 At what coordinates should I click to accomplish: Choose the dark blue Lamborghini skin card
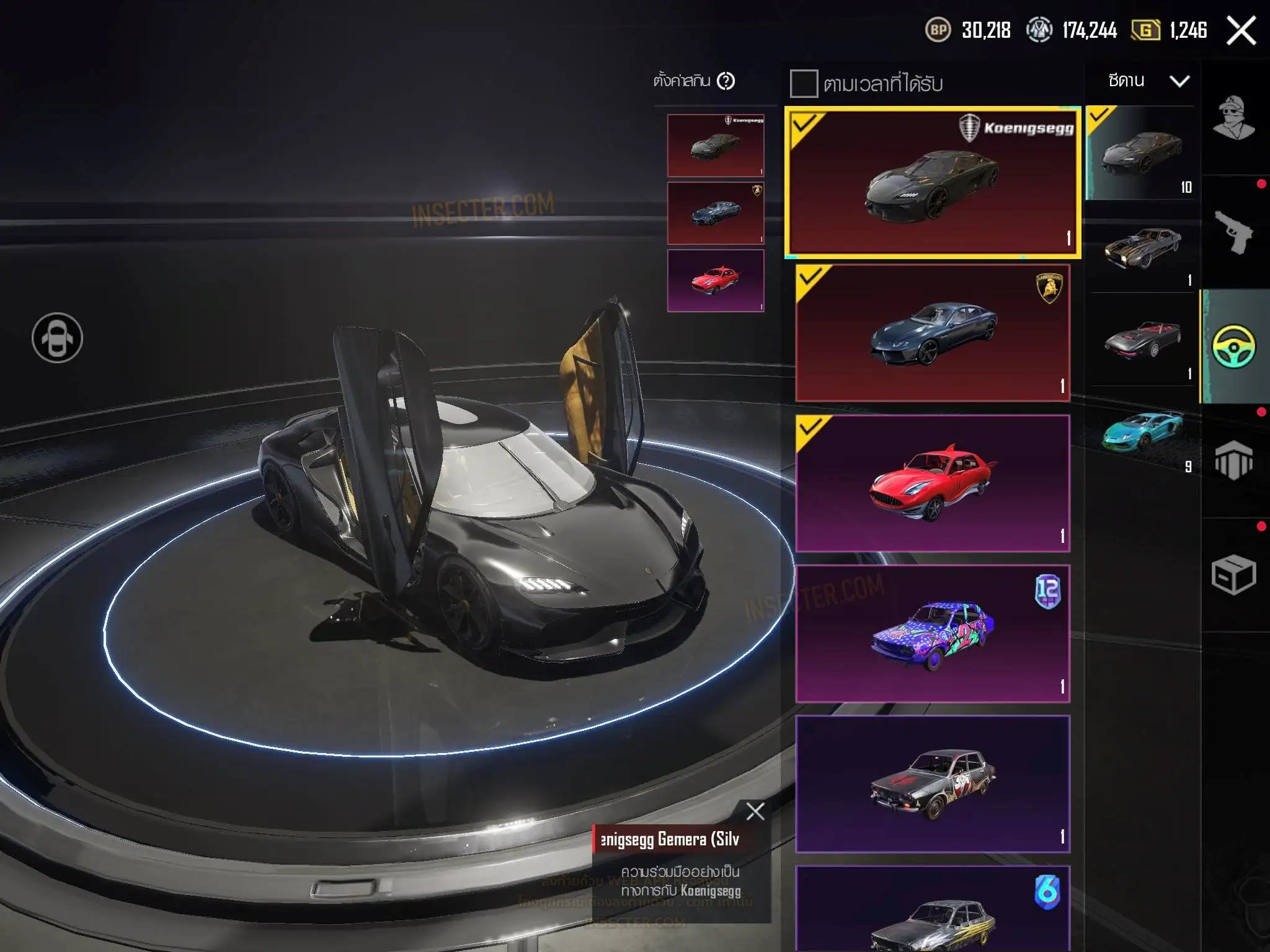[933, 333]
